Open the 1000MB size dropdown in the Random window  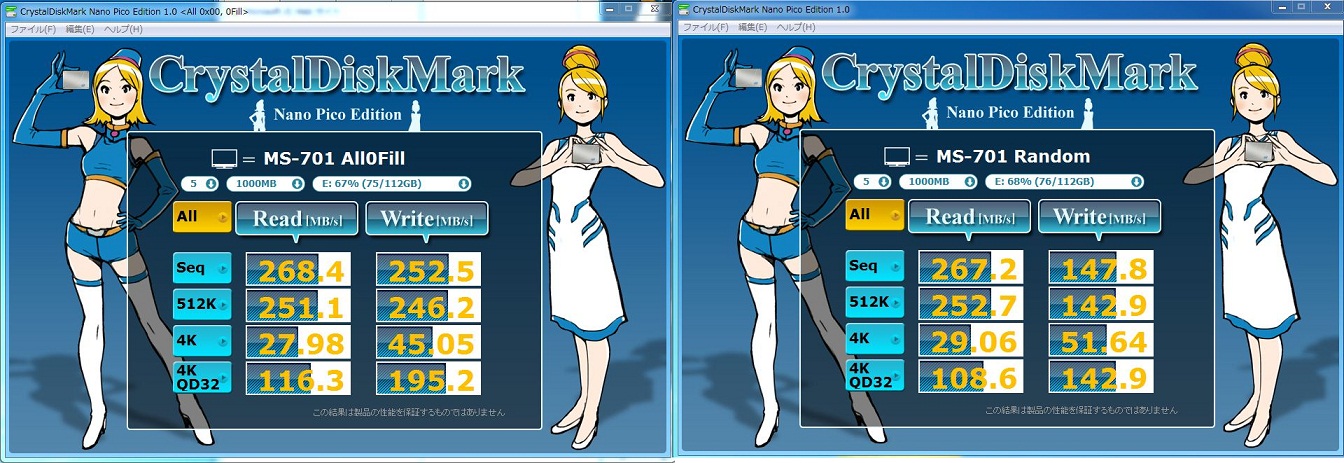[x=938, y=181]
